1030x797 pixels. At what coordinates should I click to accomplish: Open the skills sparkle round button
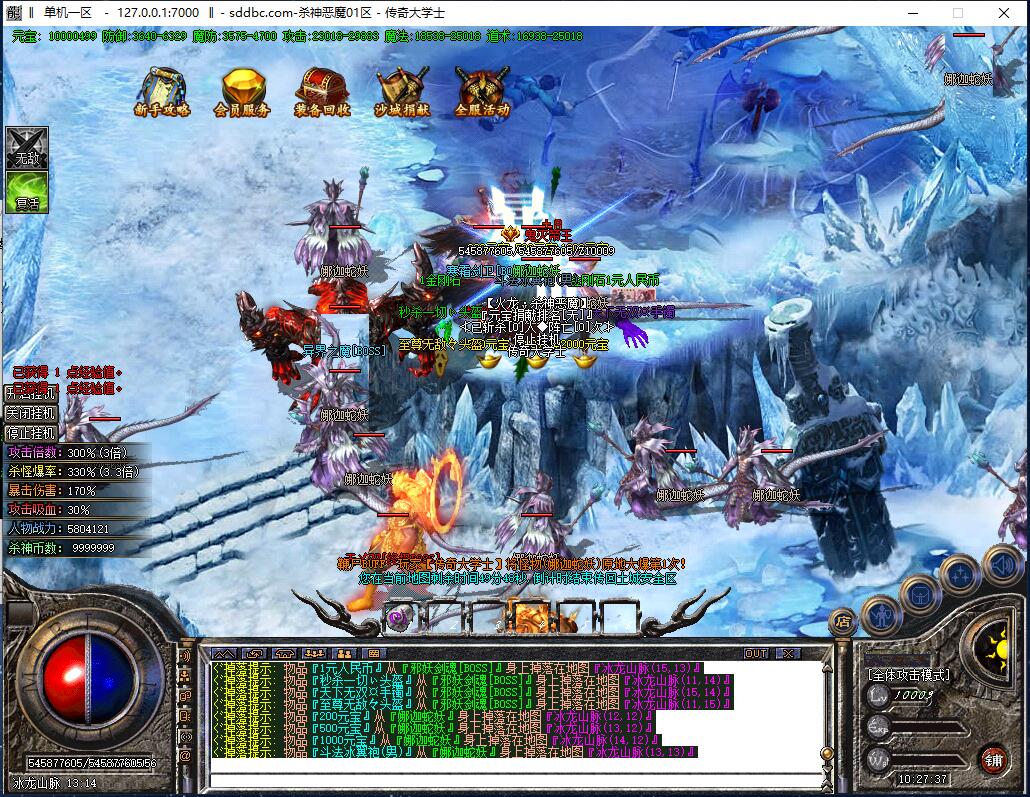[960, 574]
